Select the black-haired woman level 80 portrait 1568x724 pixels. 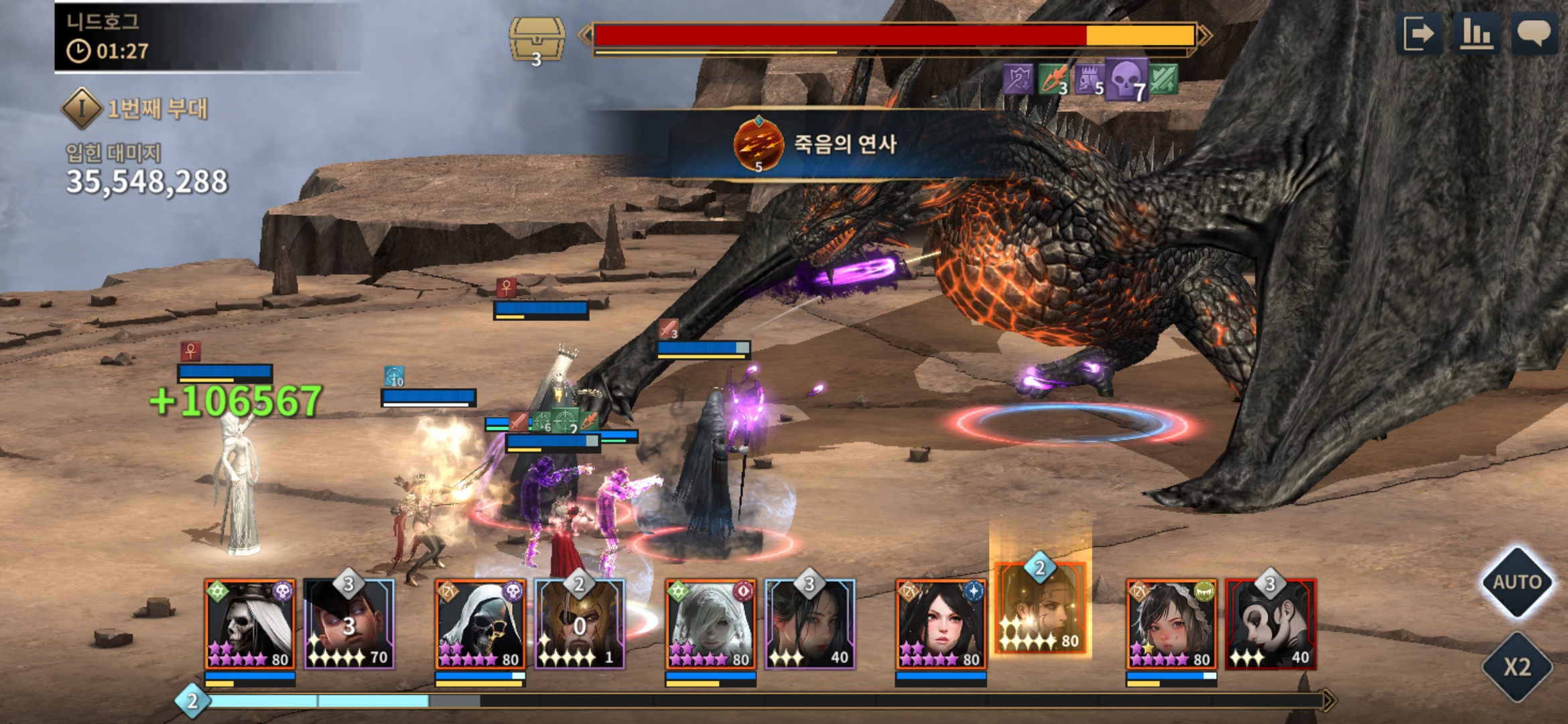click(x=941, y=624)
